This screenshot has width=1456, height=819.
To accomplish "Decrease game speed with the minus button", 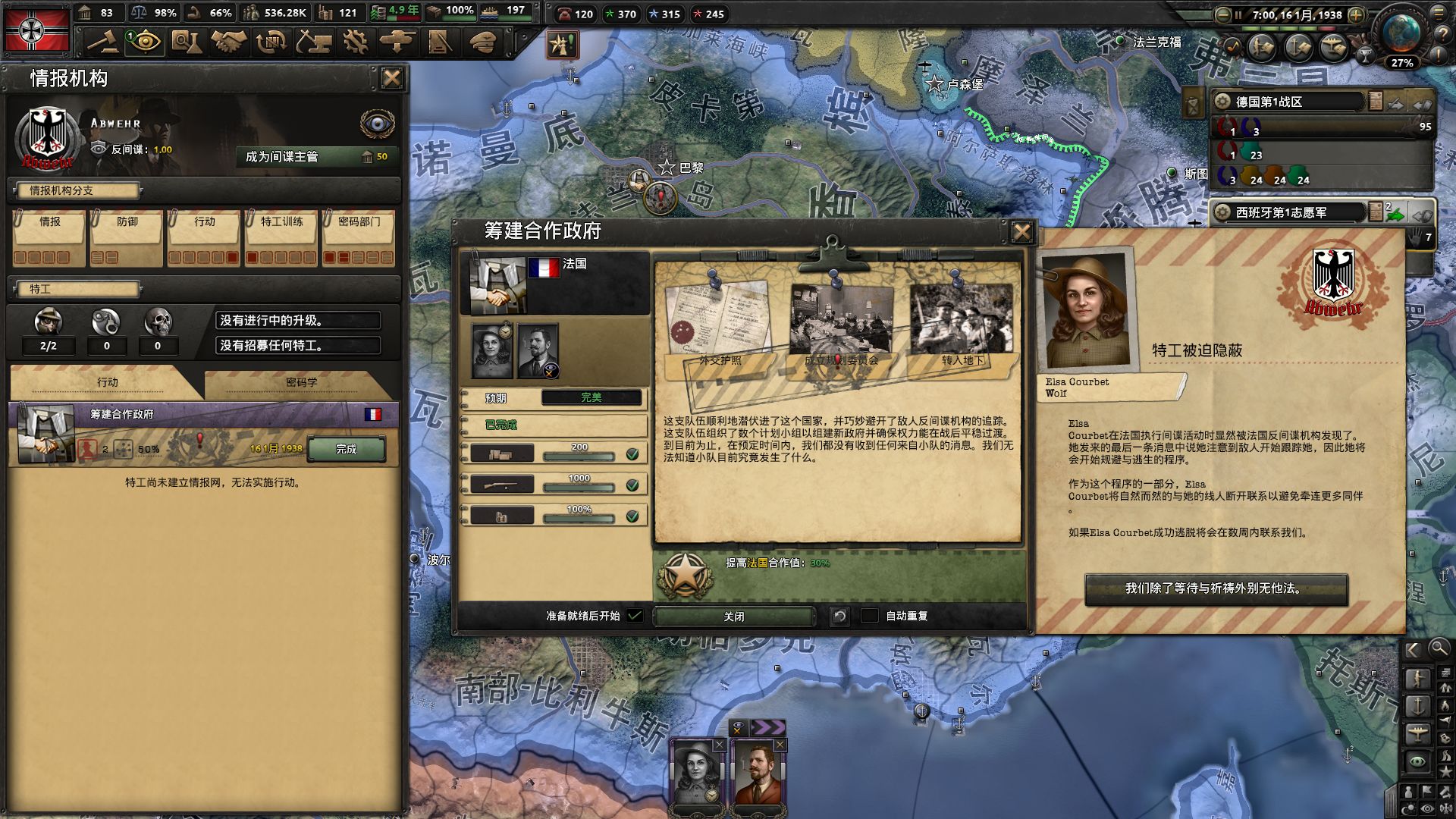I will pyautogui.click(x=1222, y=15).
